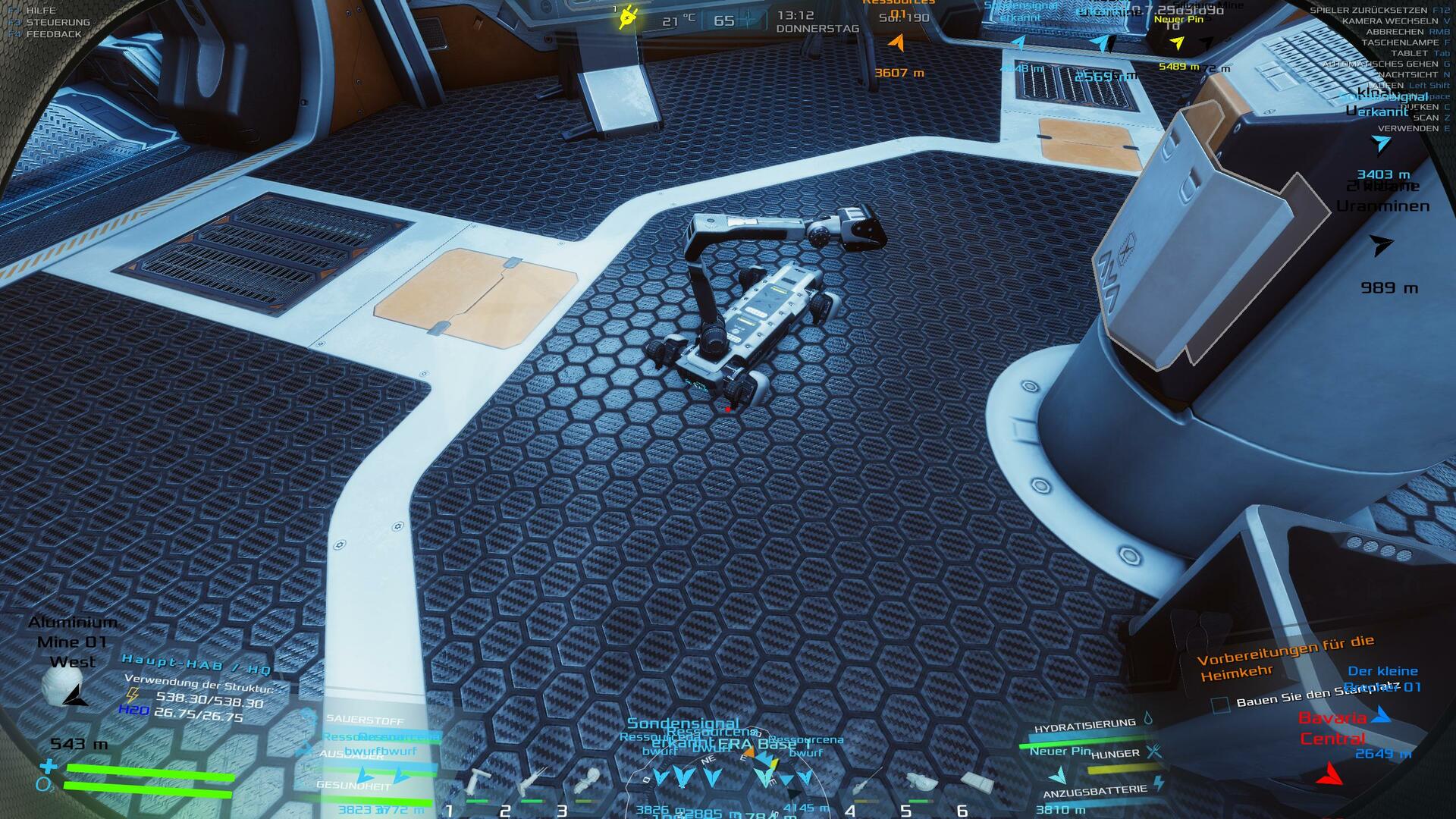Click the compass in the bottom HUD
1456x819 pixels.
[x=728, y=781]
